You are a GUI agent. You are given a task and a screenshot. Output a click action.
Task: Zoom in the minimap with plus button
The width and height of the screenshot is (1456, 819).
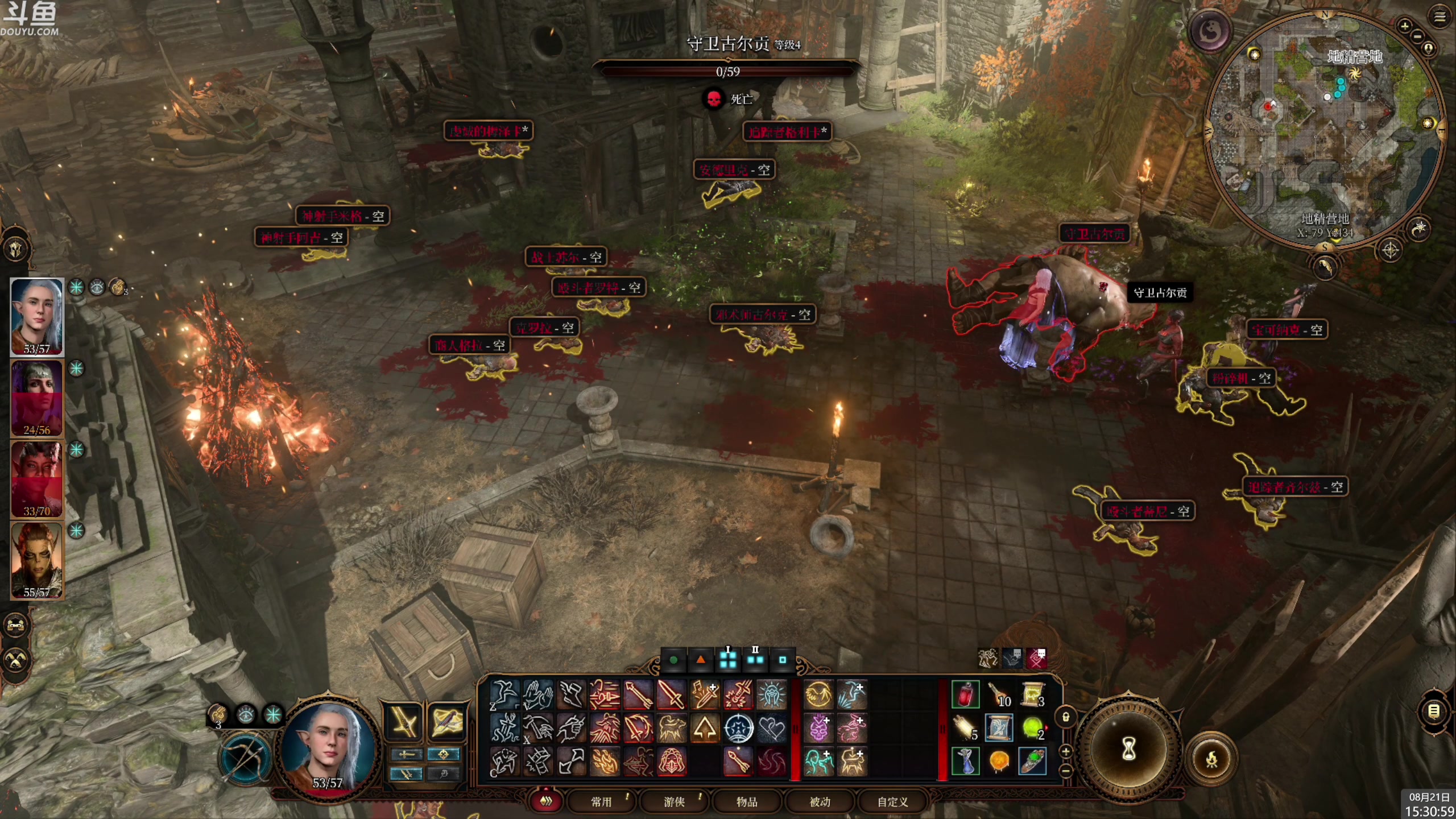tap(1404, 26)
